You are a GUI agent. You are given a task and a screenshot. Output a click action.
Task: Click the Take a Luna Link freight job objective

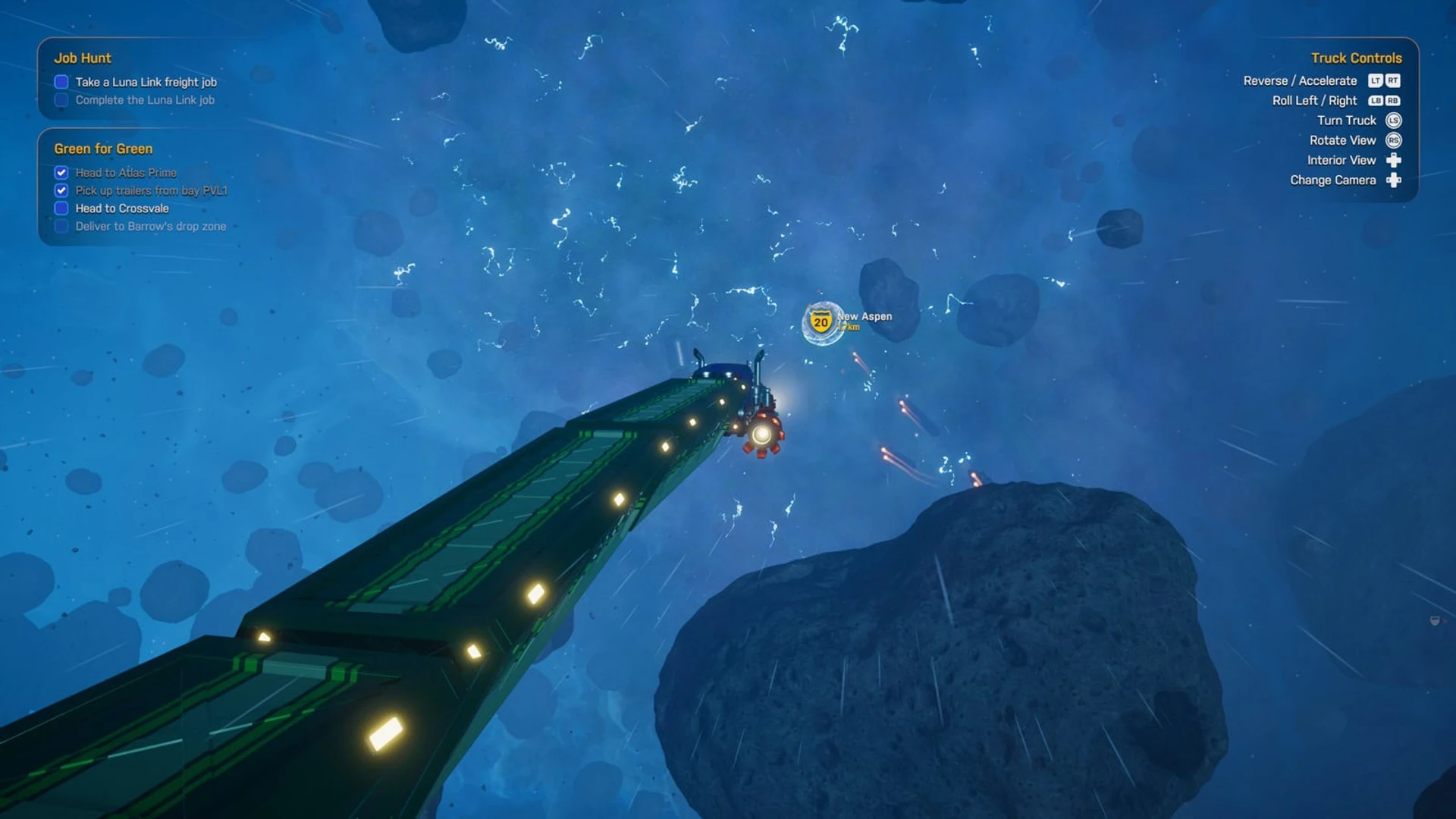[x=146, y=82]
